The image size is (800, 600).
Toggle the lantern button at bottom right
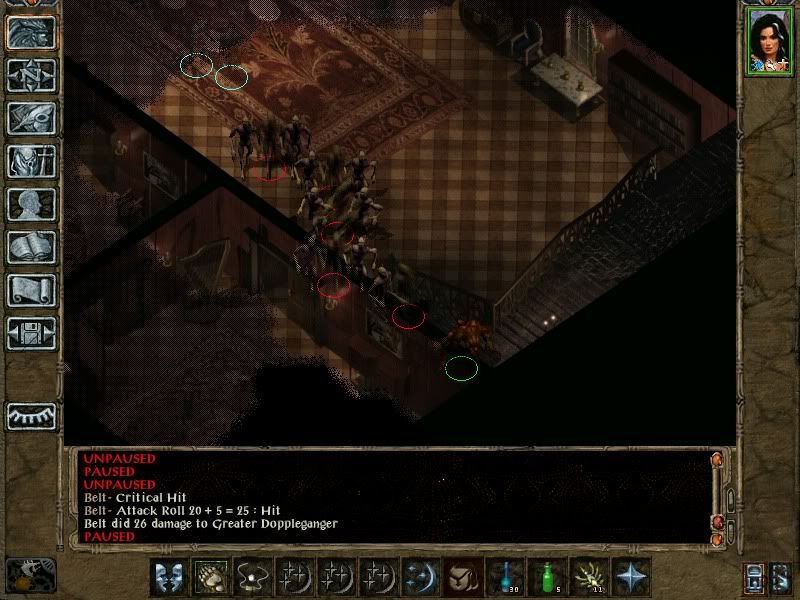[752, 577]
